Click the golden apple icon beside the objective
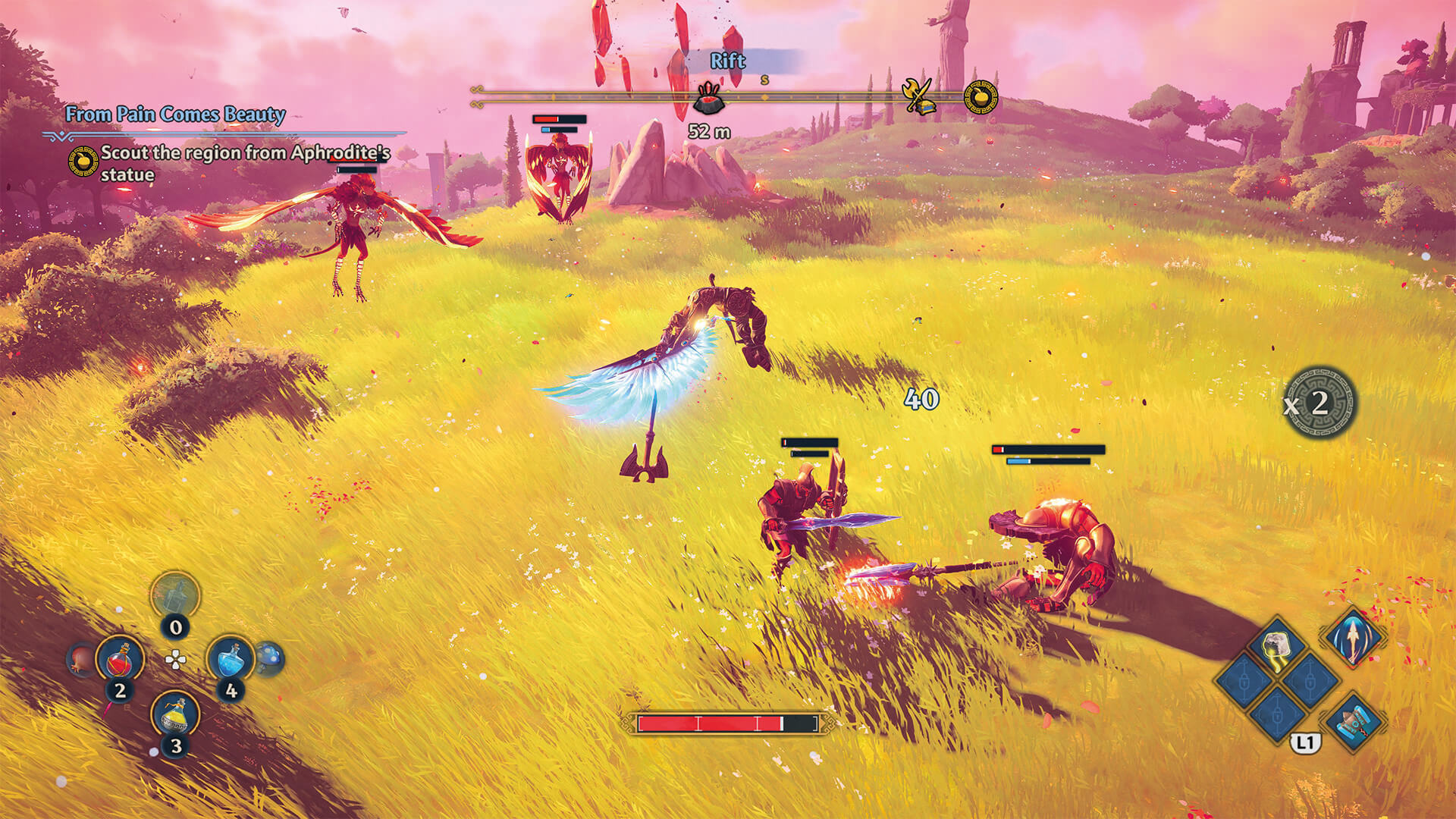Screen dimensions: 1456x819 click(83, 162)
